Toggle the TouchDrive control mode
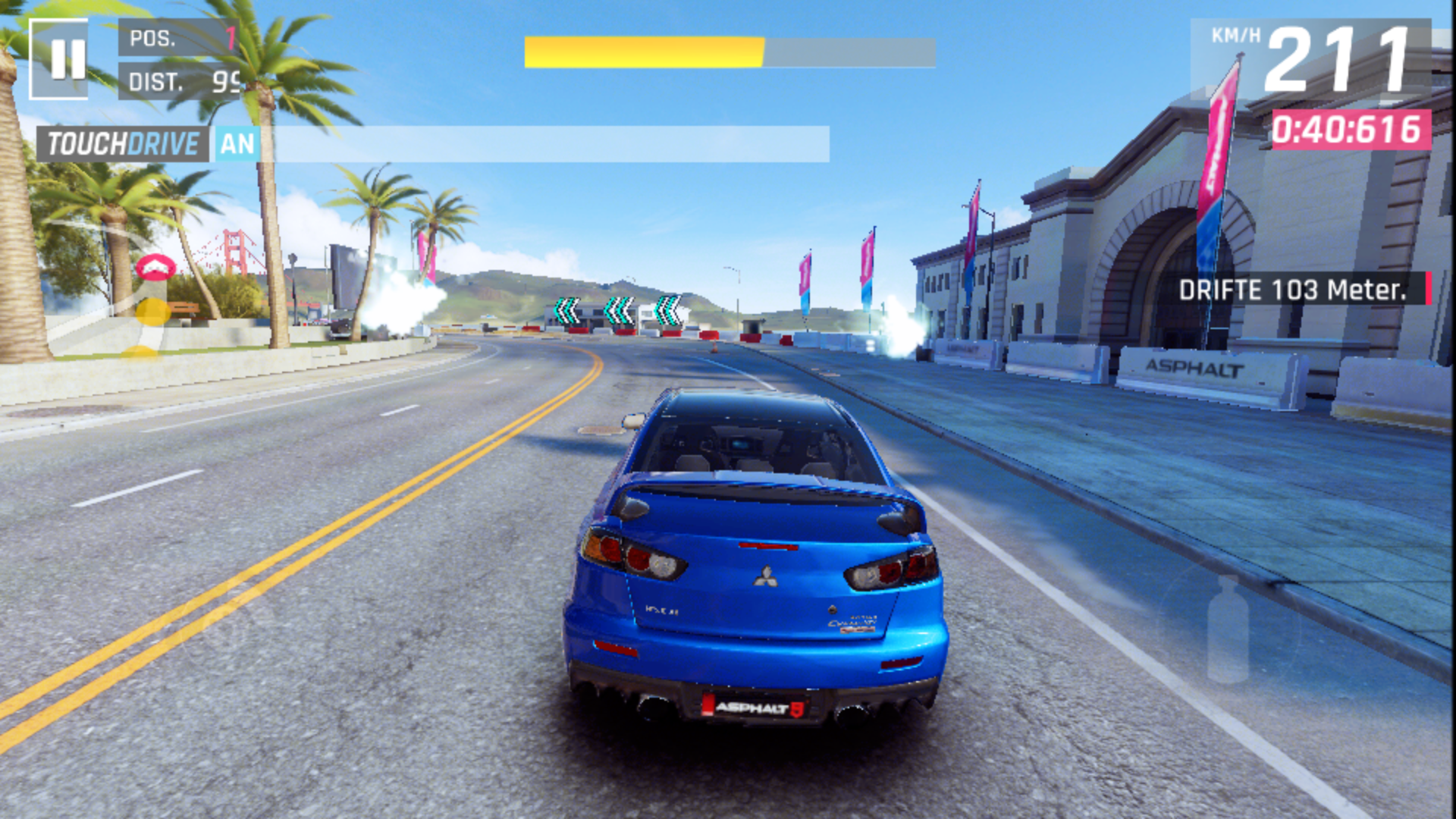The height and width of the screenshot is (819, 1456). click(149, 144)
